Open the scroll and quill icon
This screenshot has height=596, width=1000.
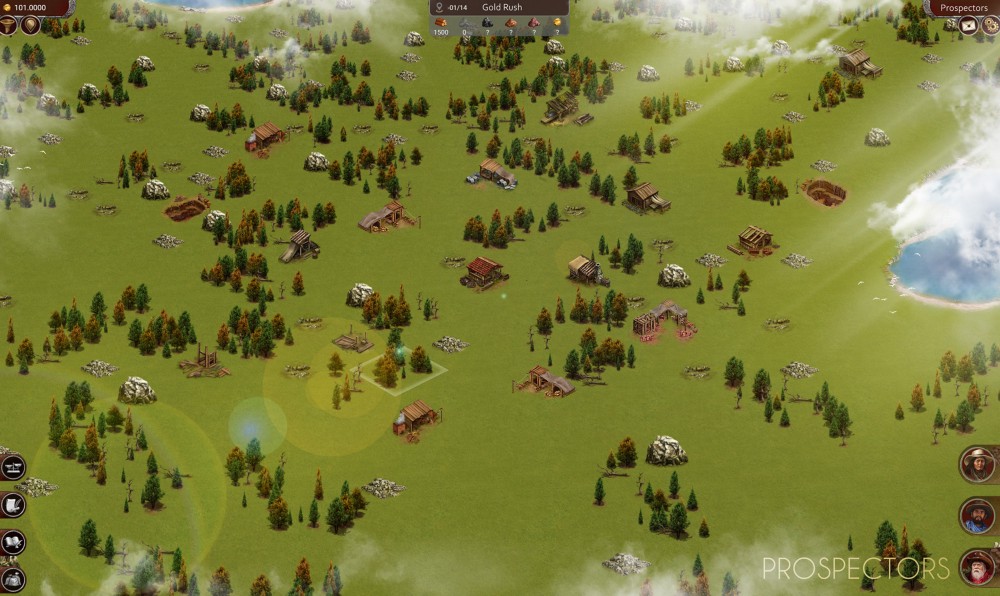coord(12,505)
